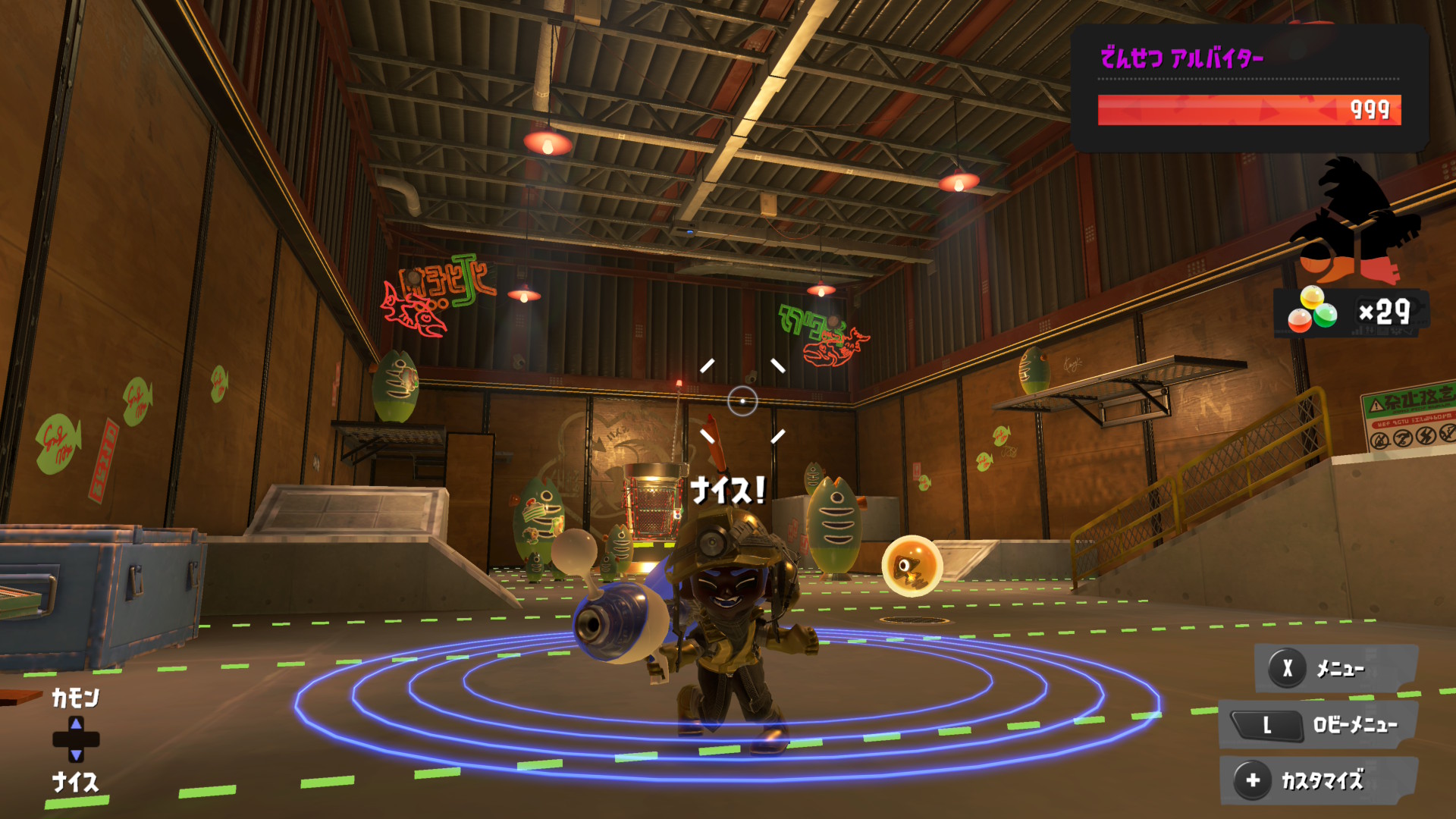
Task: Click the fish scales counter icon
Action: pyautogui.click(x=1313, y=311)
